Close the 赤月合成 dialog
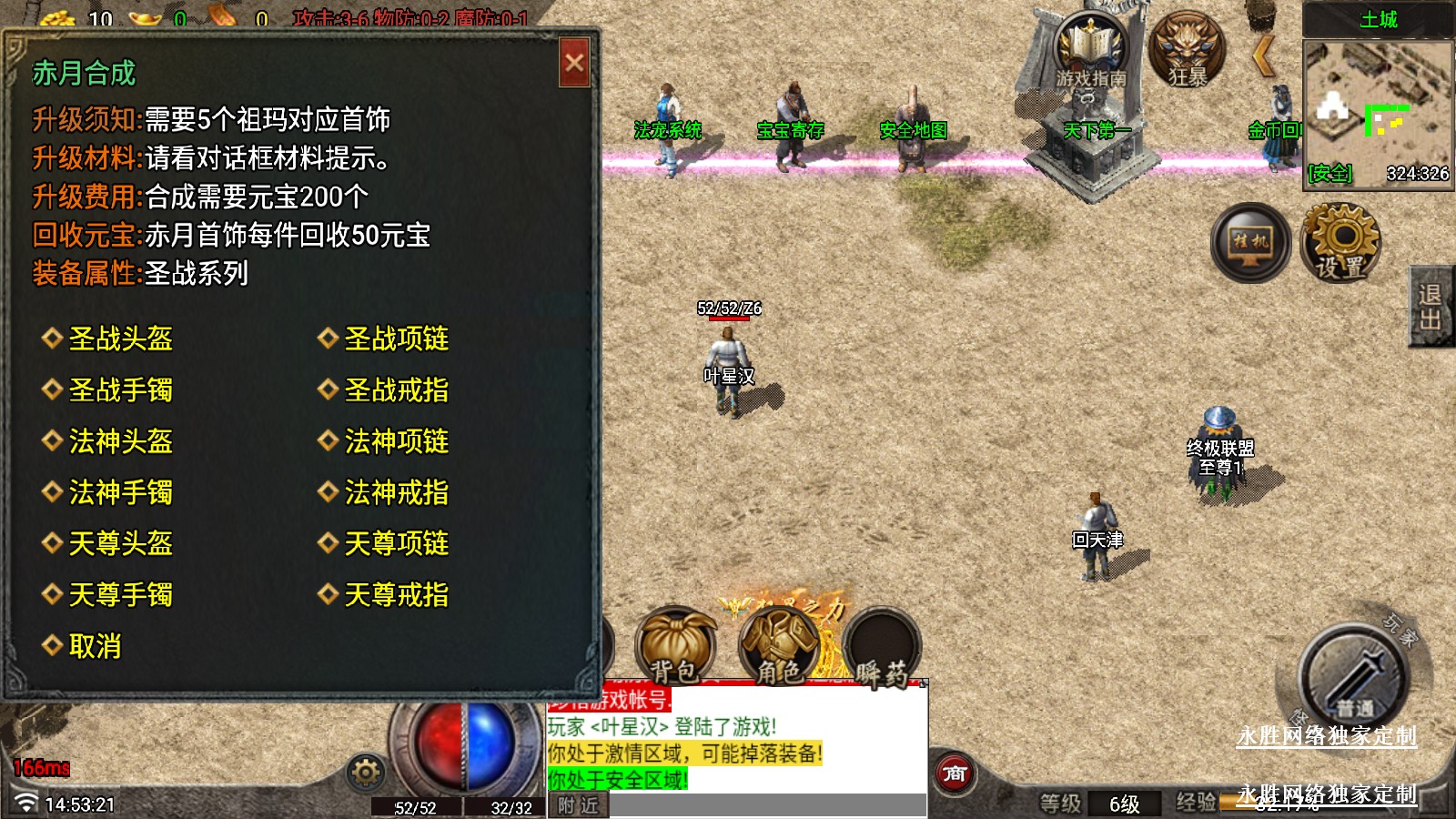1456x819 pixels. coord(574,63)
